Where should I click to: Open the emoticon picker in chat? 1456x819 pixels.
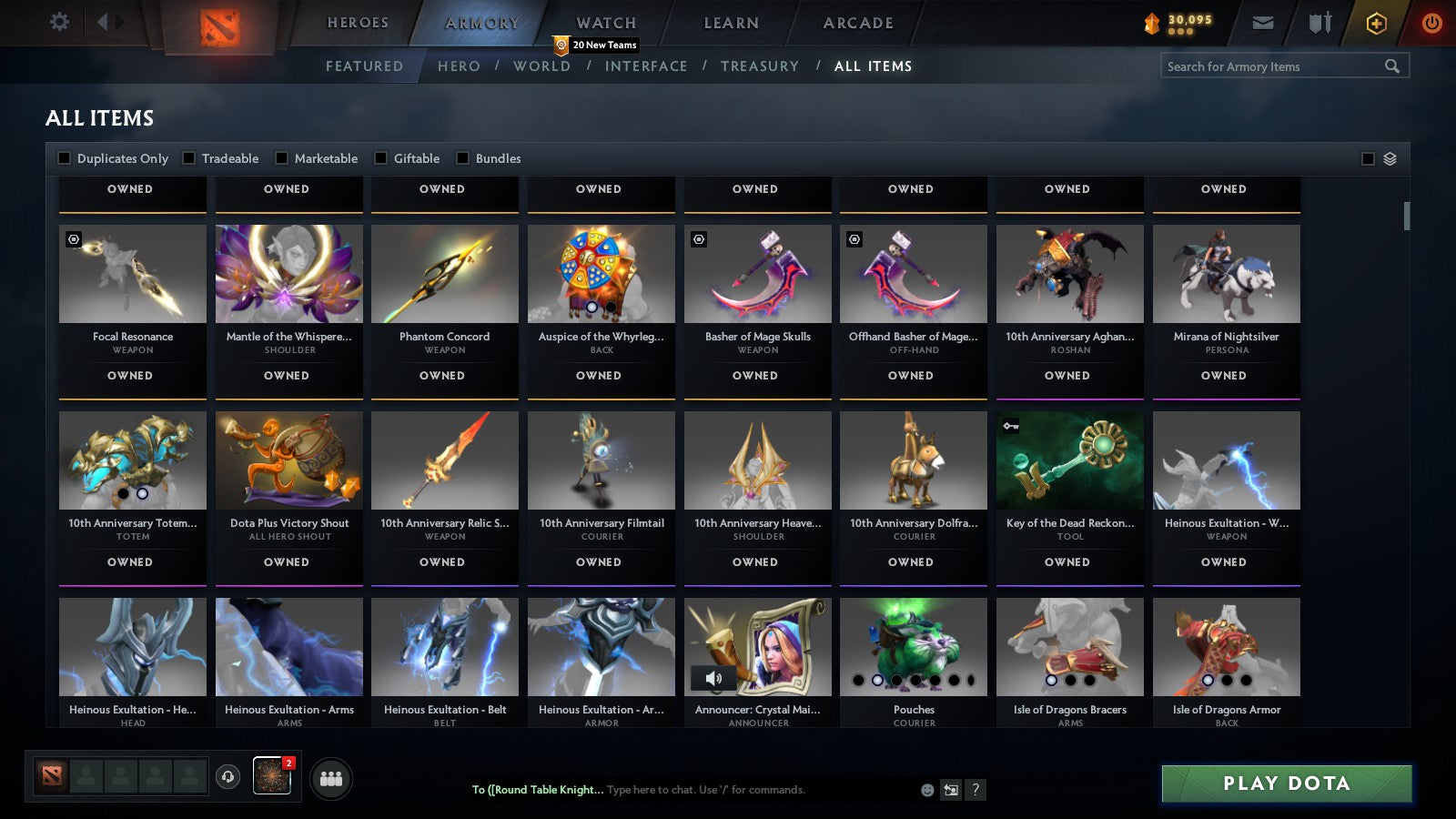(x=926, y=790)
